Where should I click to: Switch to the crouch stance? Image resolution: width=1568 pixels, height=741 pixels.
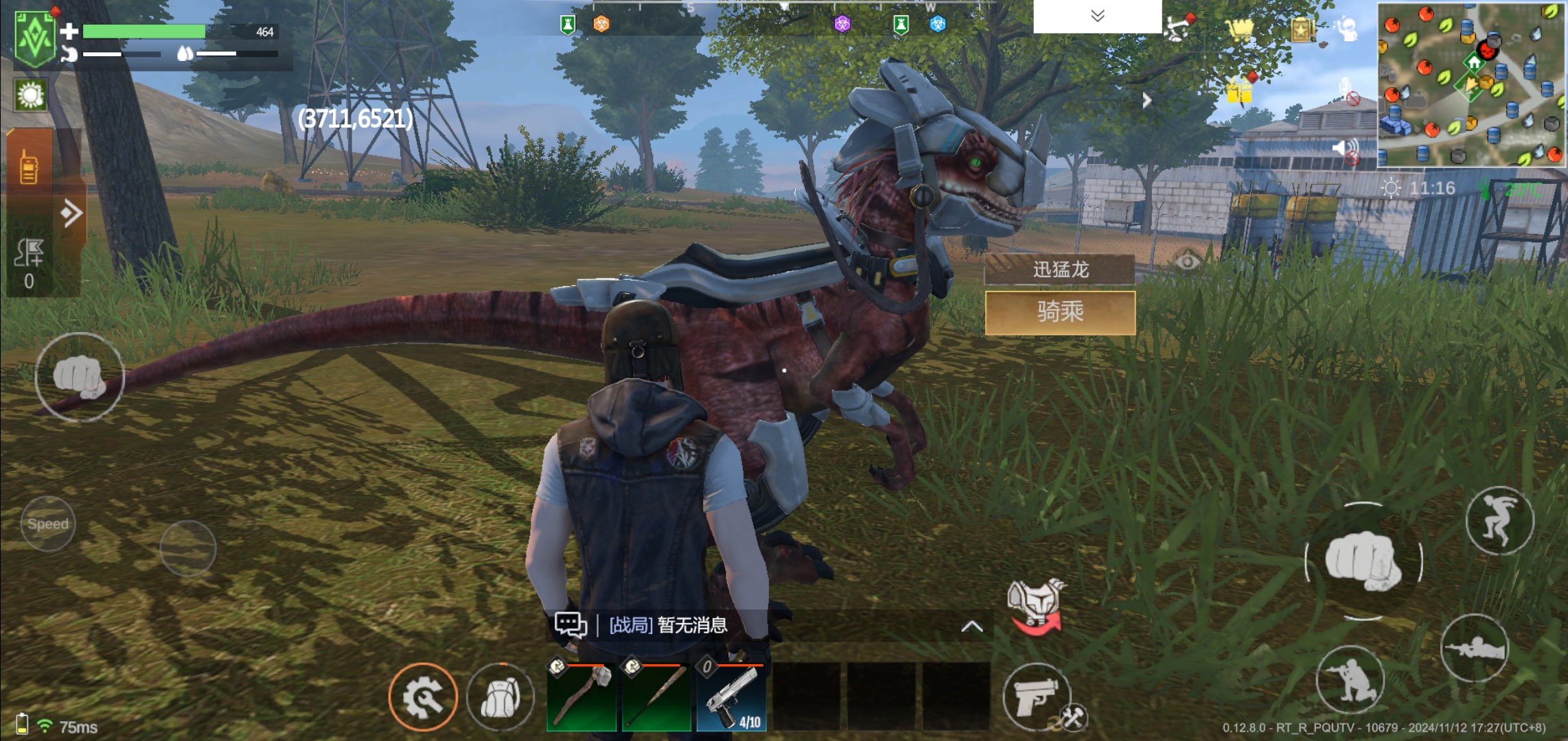point(1350,678)
